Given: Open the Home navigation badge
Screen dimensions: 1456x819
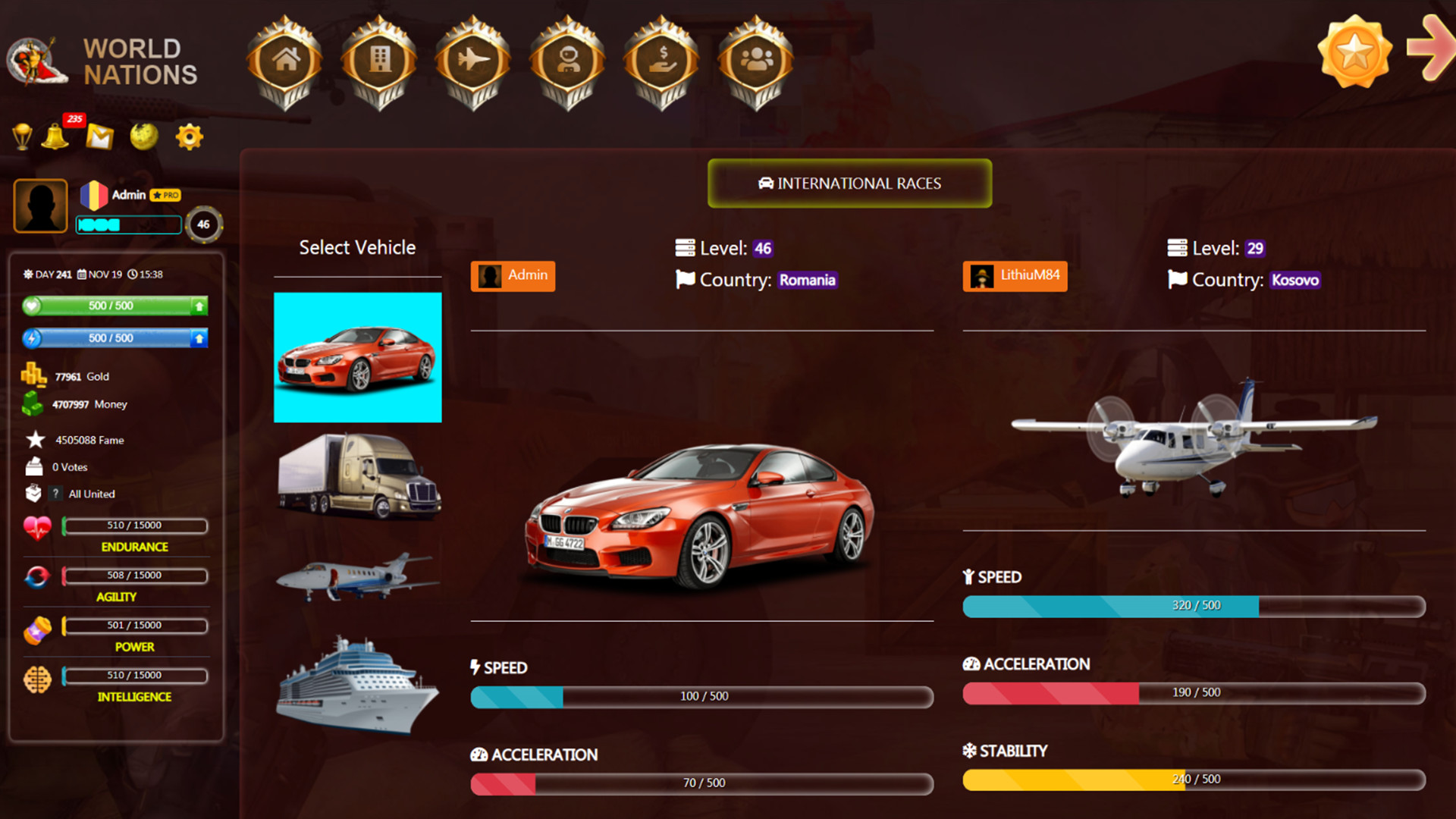Looking at the screenshot, I should (284, 61).
